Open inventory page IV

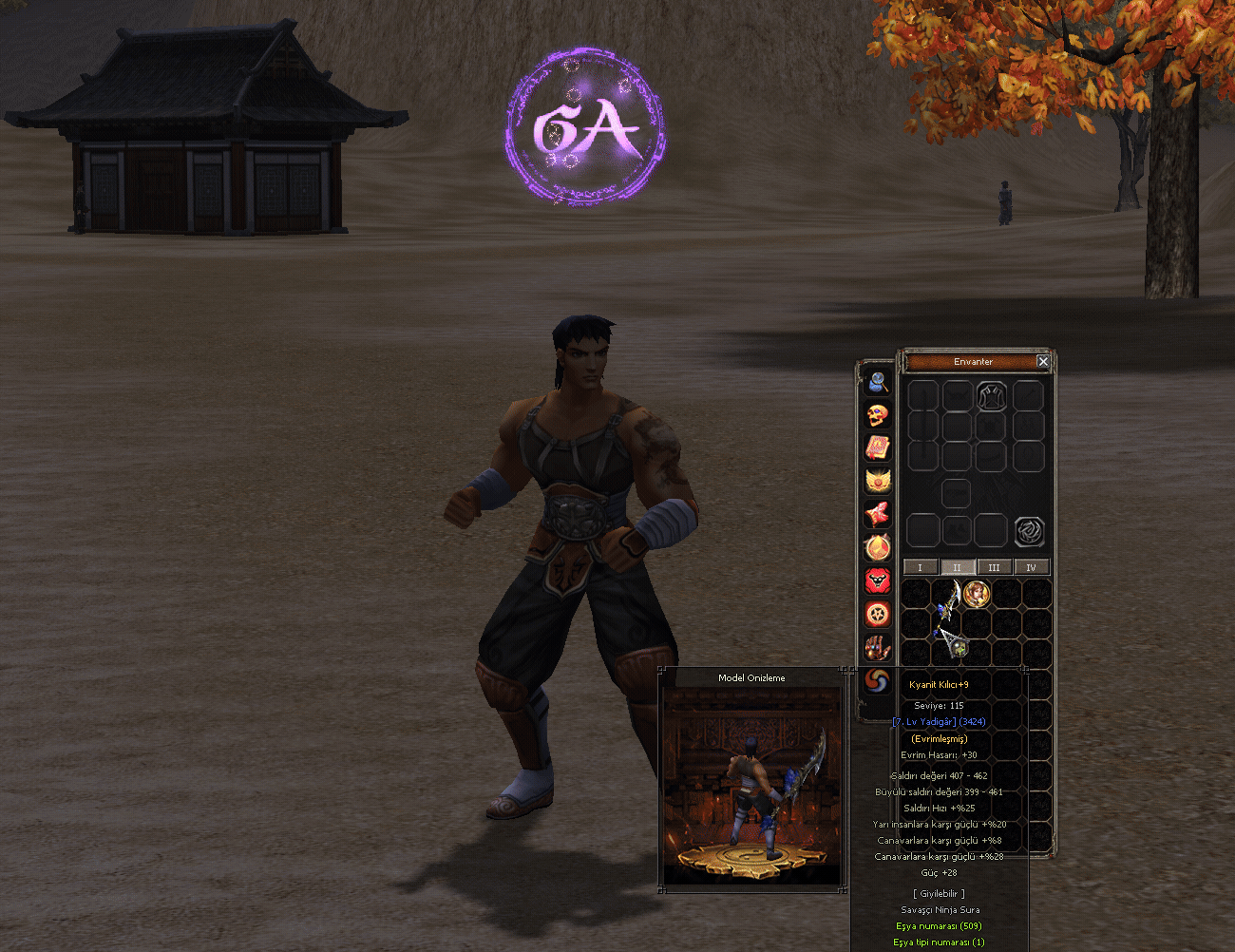(x=1031, y=567)
